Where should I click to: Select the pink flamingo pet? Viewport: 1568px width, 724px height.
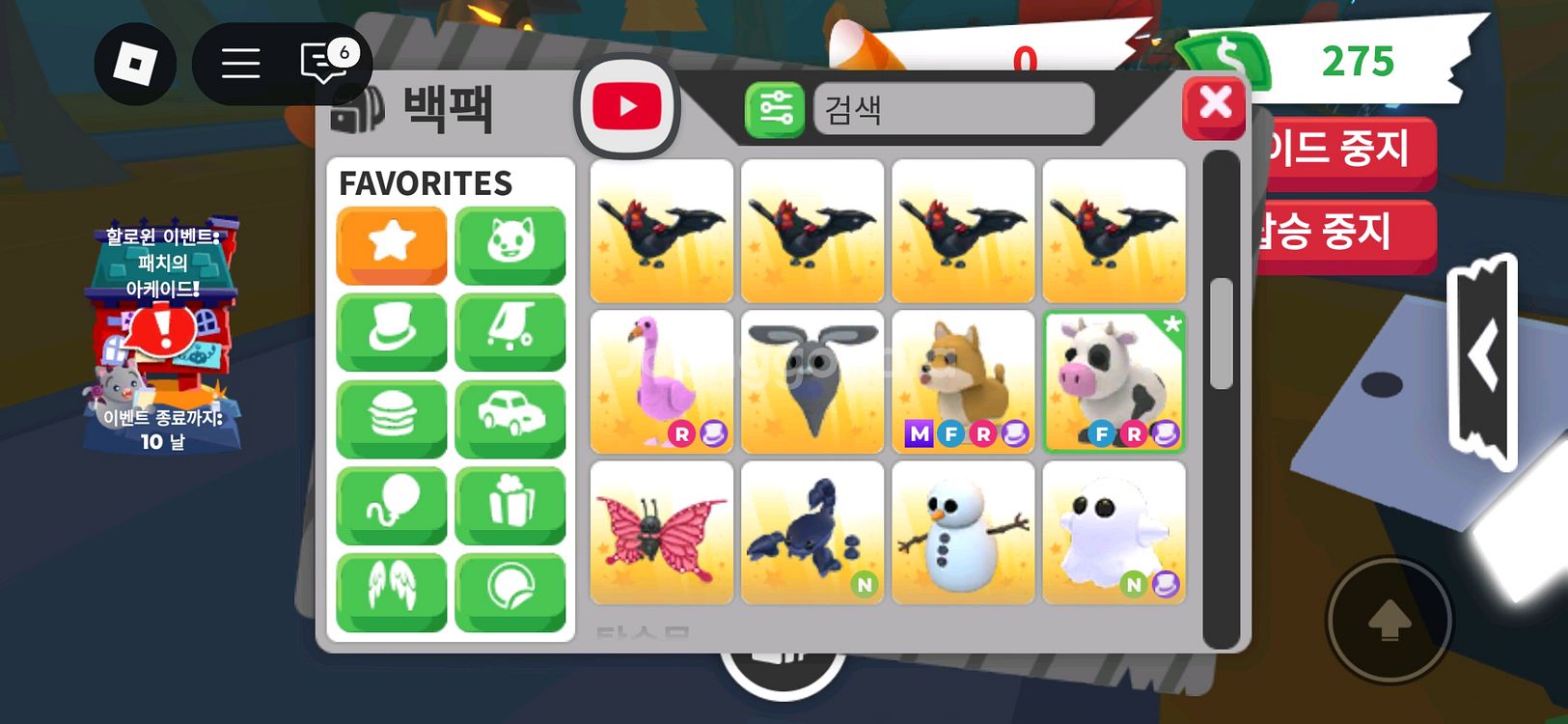pos(661,381)
